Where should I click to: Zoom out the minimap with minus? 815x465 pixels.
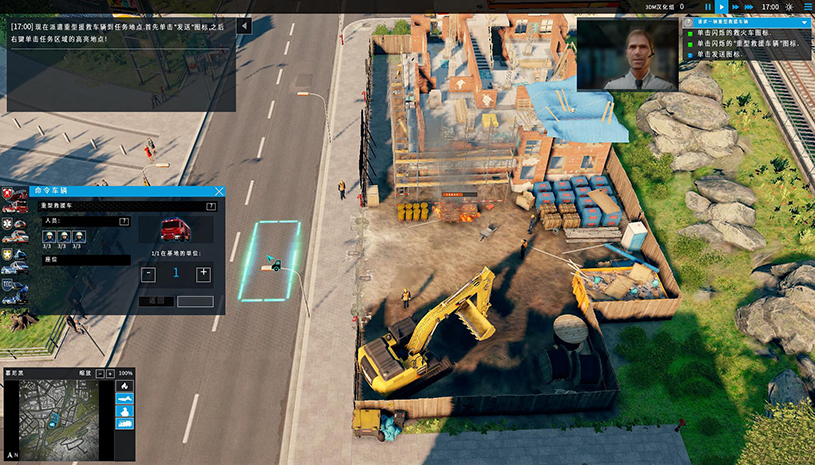98,373
